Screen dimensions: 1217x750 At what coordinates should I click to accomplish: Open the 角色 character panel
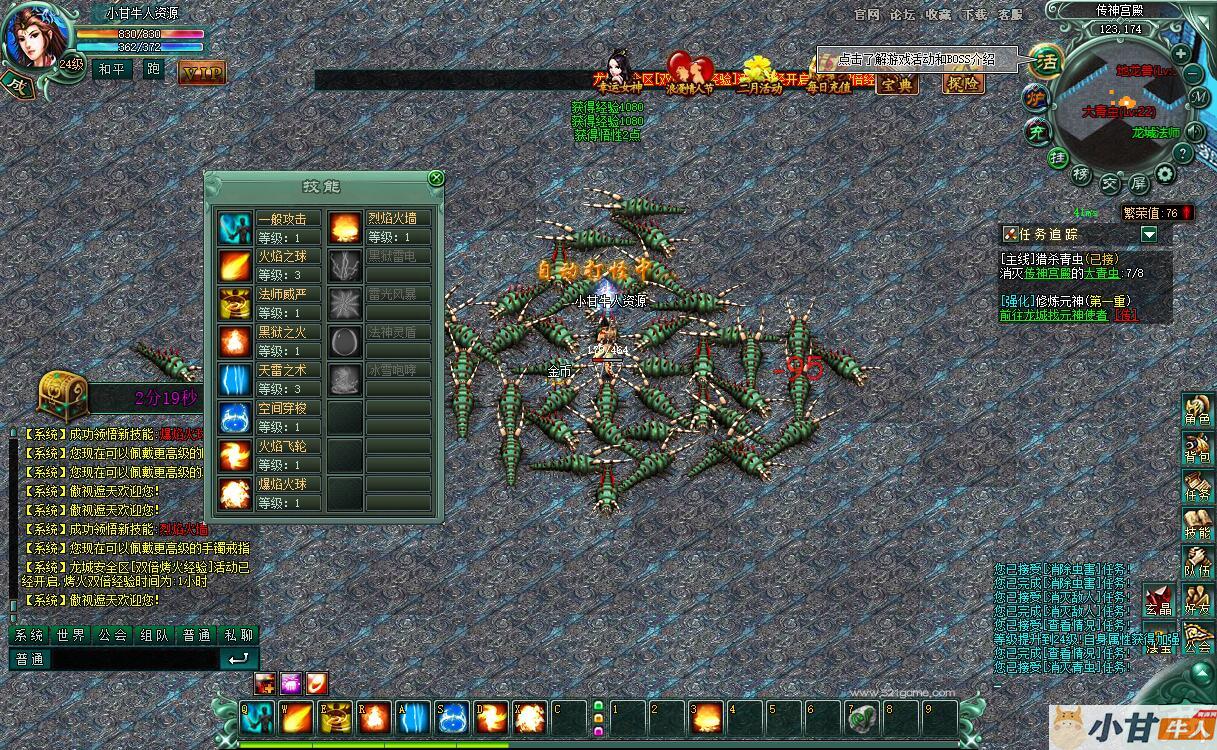pyautogui.click(x=1197, y=410)
